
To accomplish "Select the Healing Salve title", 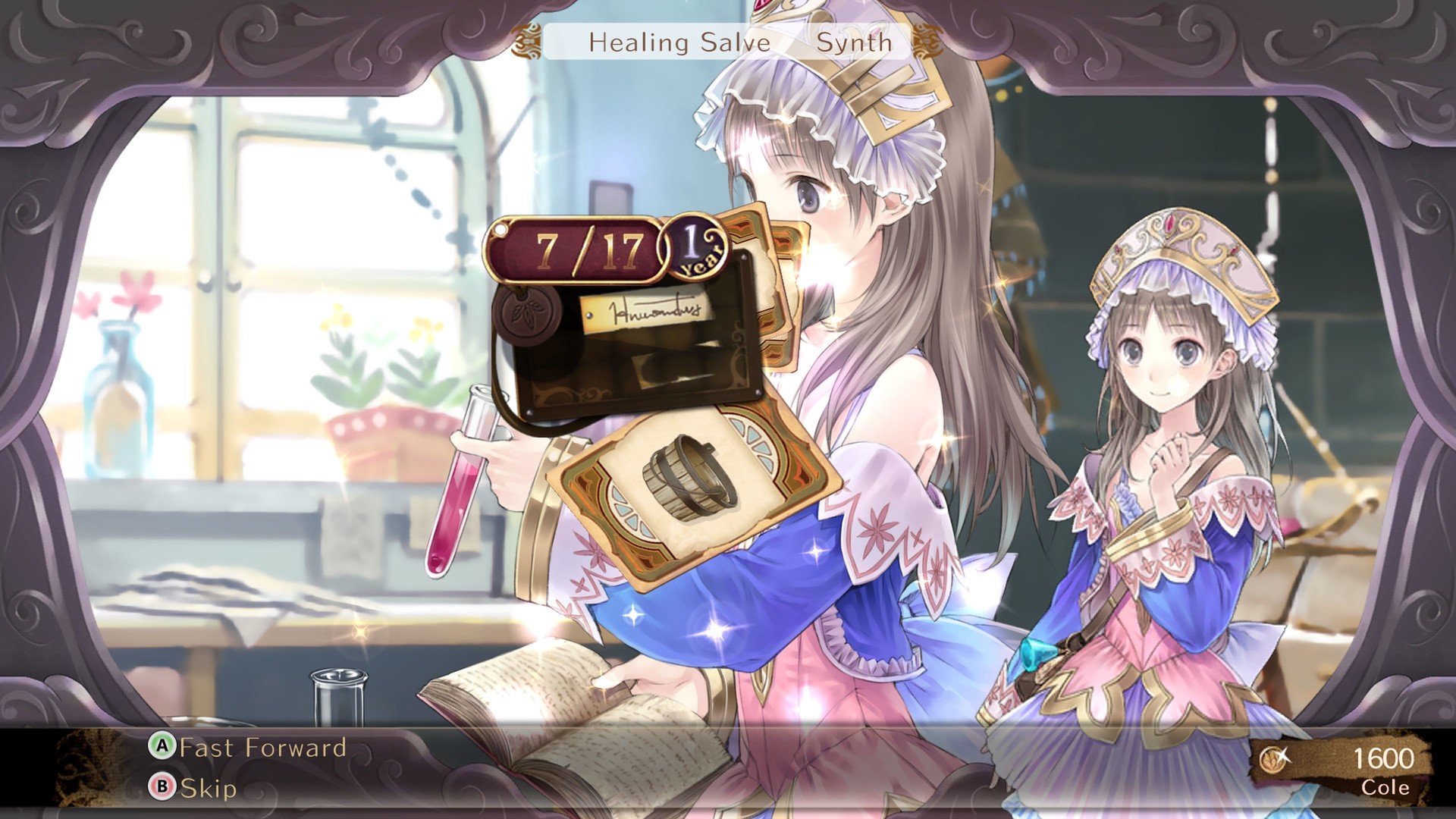I will tap(679, 43).
